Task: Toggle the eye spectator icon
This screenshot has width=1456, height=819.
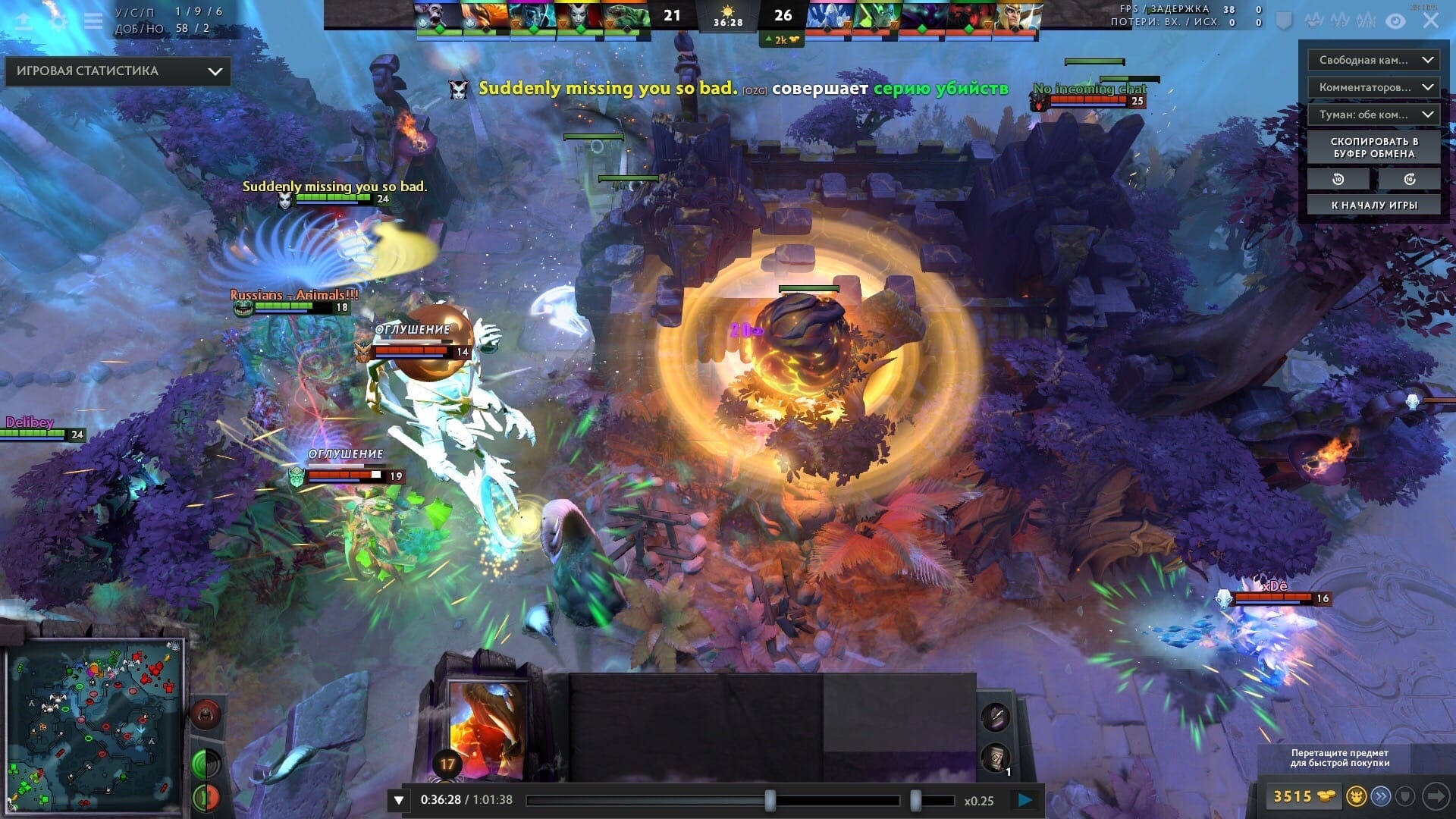Action: [x=1395, y=20]
